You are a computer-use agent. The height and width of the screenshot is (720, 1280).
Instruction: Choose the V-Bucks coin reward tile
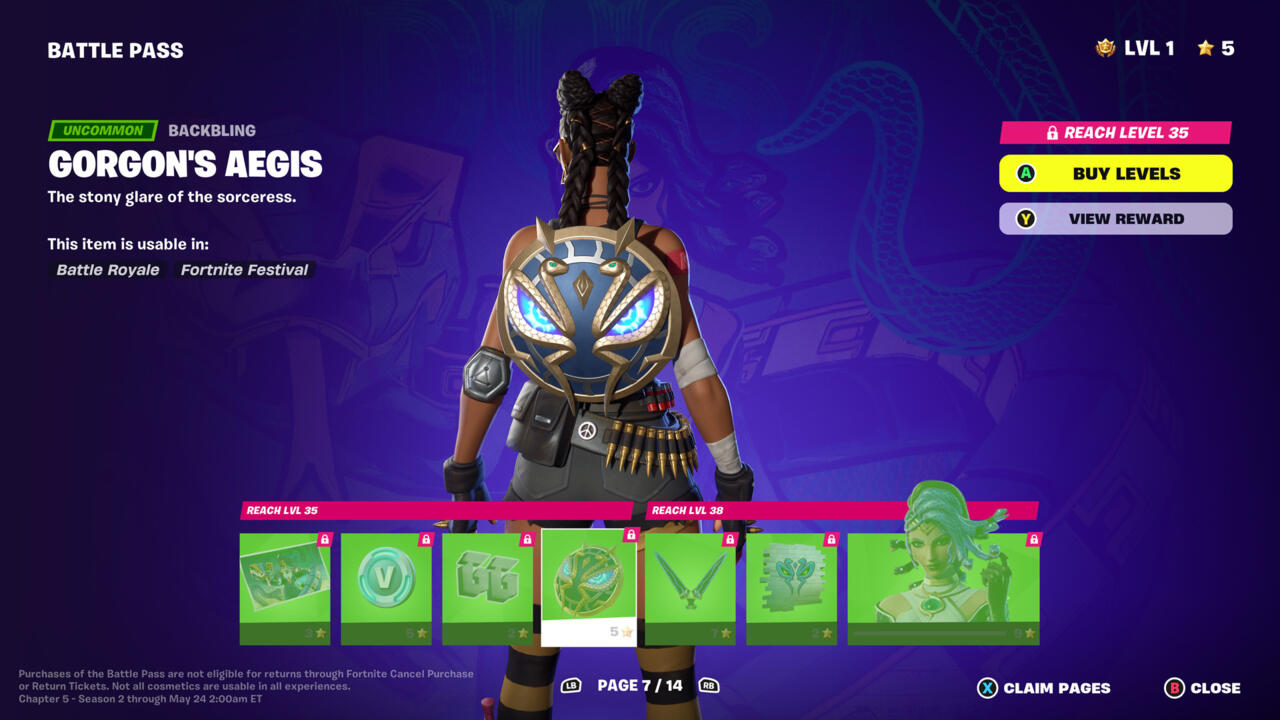click(x=386, y=588)
